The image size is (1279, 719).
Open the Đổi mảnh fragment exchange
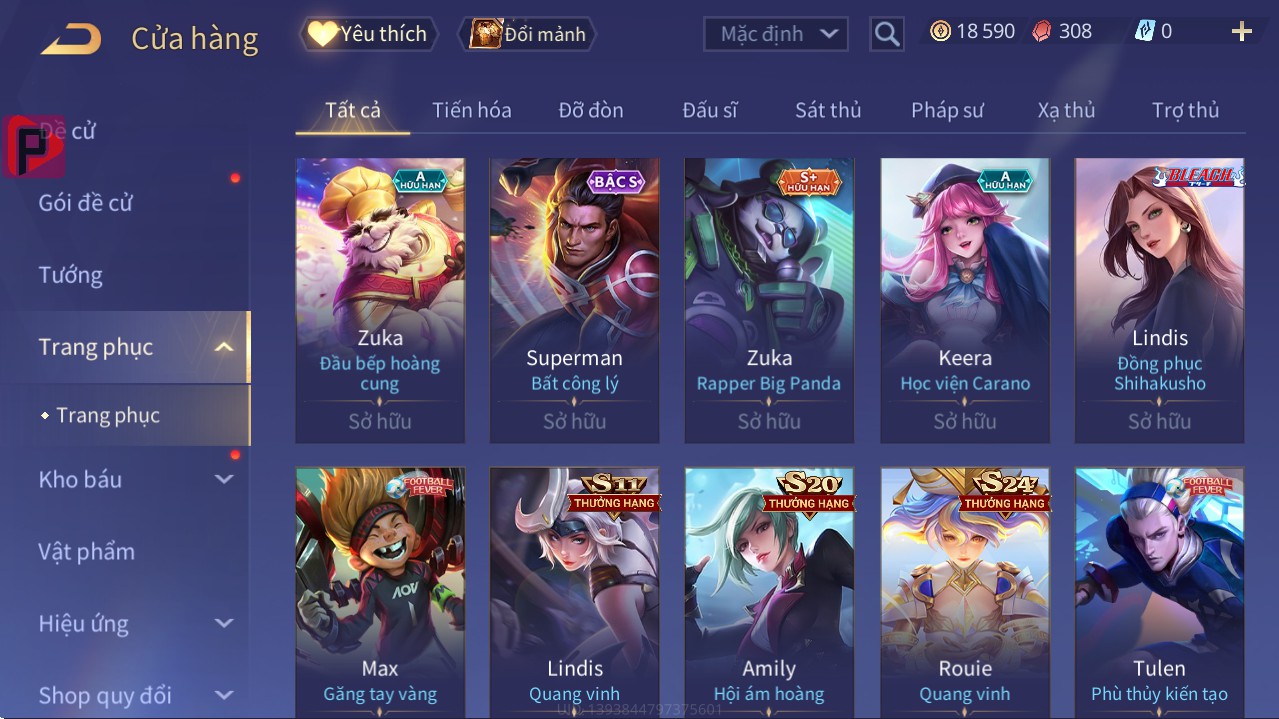527,34
